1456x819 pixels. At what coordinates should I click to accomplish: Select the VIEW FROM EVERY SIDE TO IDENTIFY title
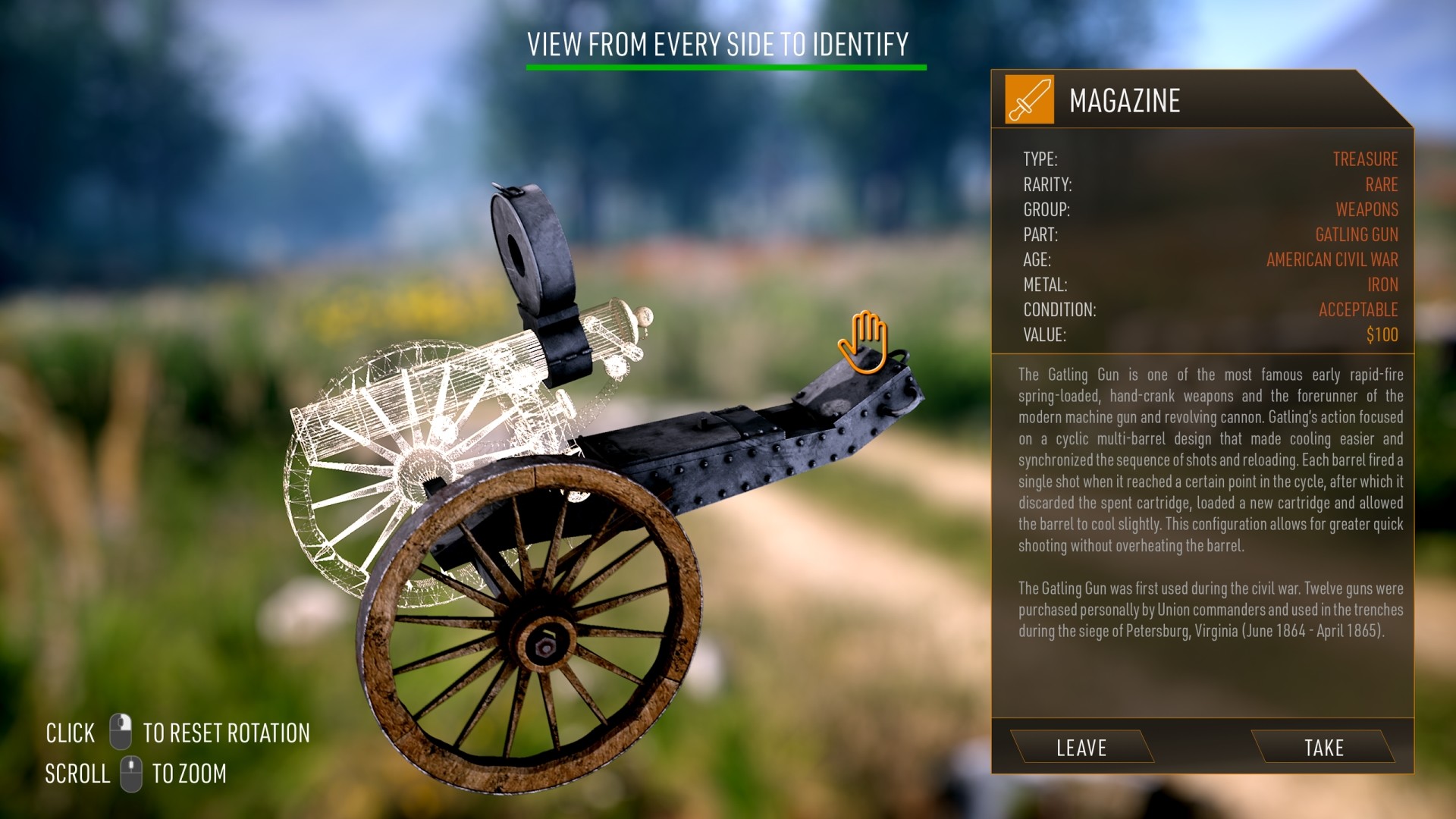click(x=719, y=45)
